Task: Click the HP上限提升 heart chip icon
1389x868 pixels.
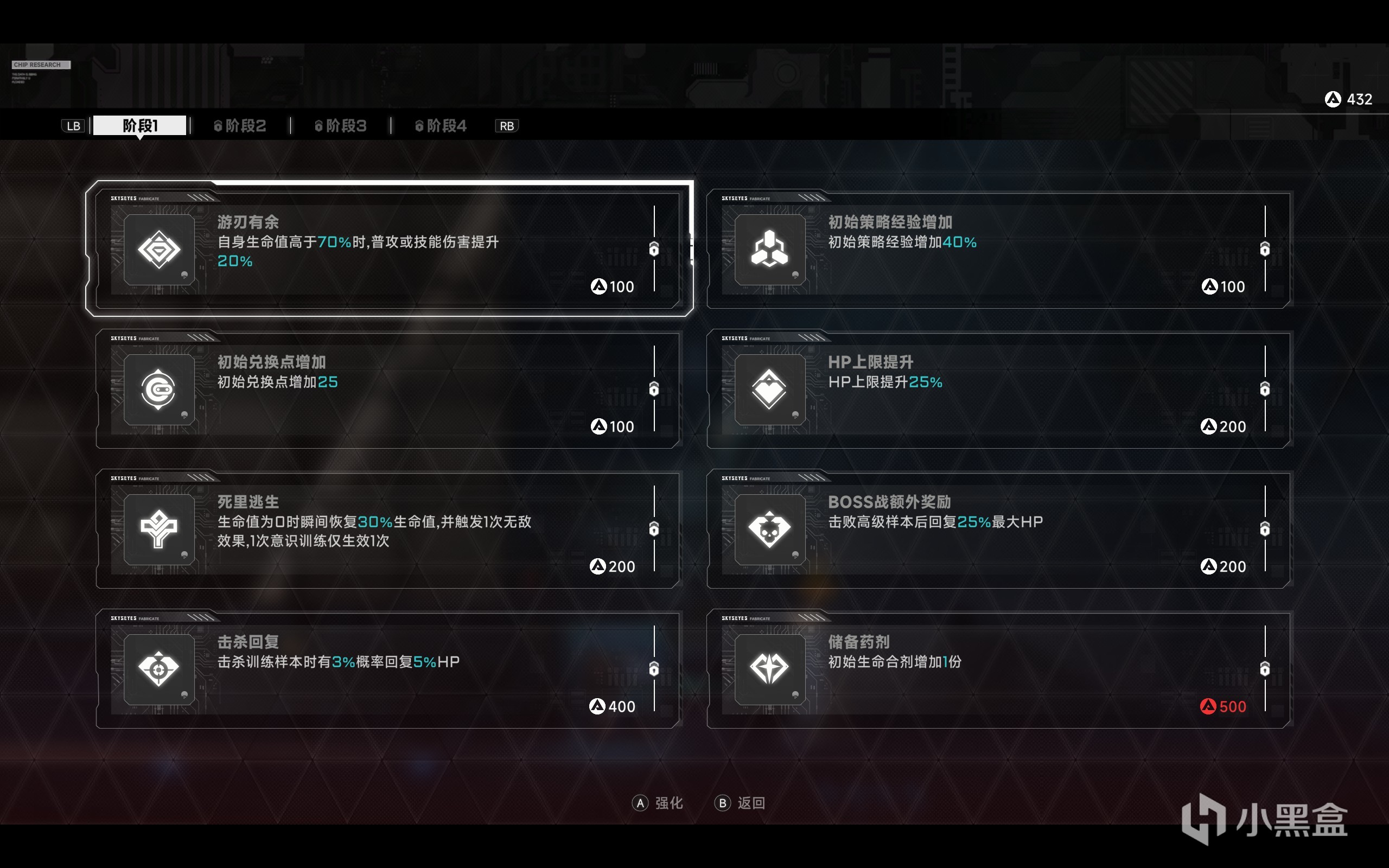Action: click(x=770, y=389)
